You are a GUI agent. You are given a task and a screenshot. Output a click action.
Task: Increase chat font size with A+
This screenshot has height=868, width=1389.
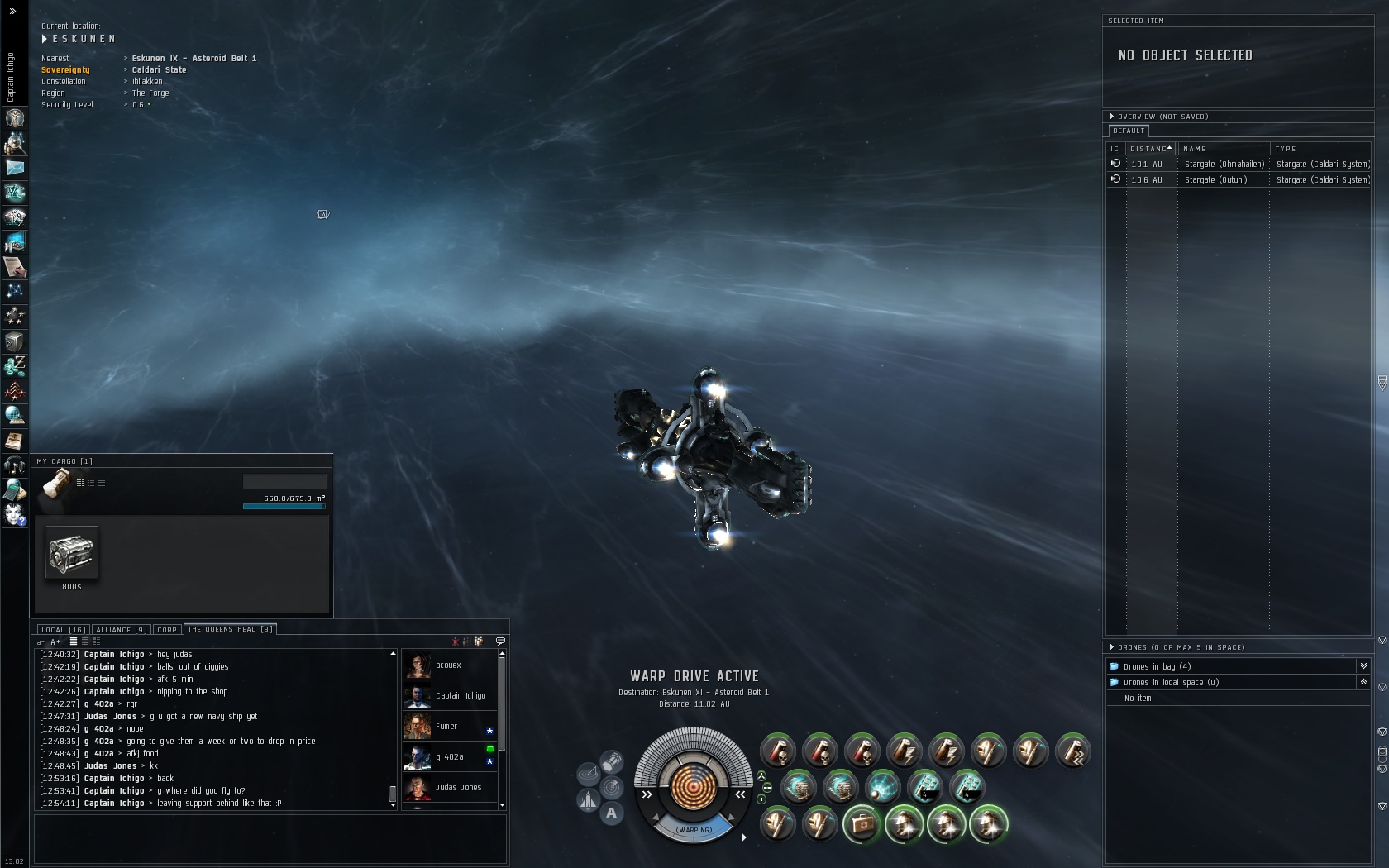pyautogui.click(x=55, y=642)
